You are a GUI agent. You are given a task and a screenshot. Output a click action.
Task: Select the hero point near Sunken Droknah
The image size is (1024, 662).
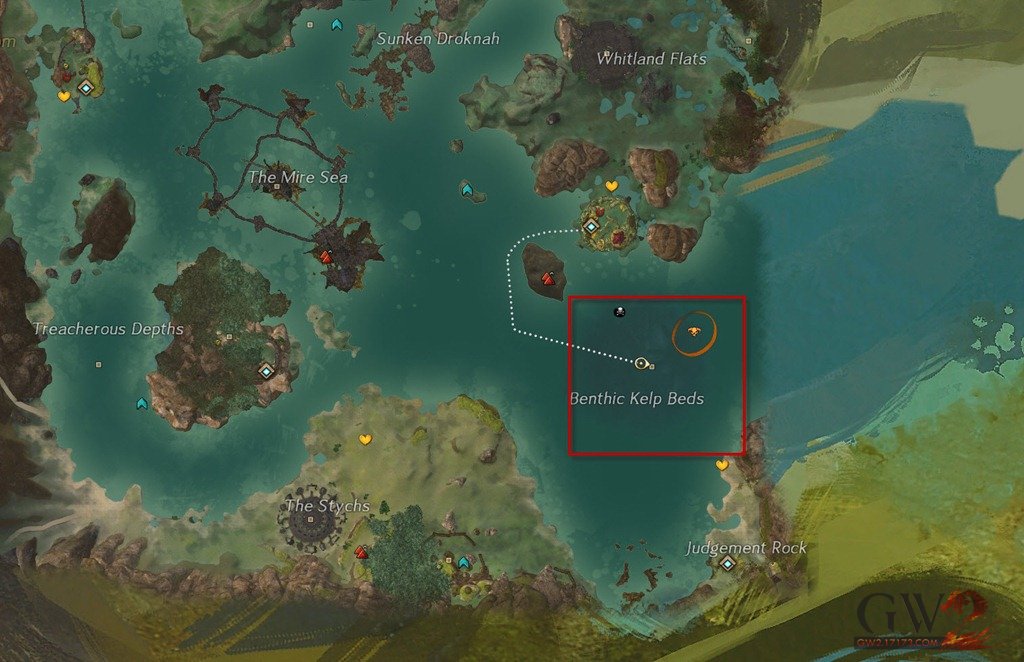pyautogui.click(x=337, y=23)
